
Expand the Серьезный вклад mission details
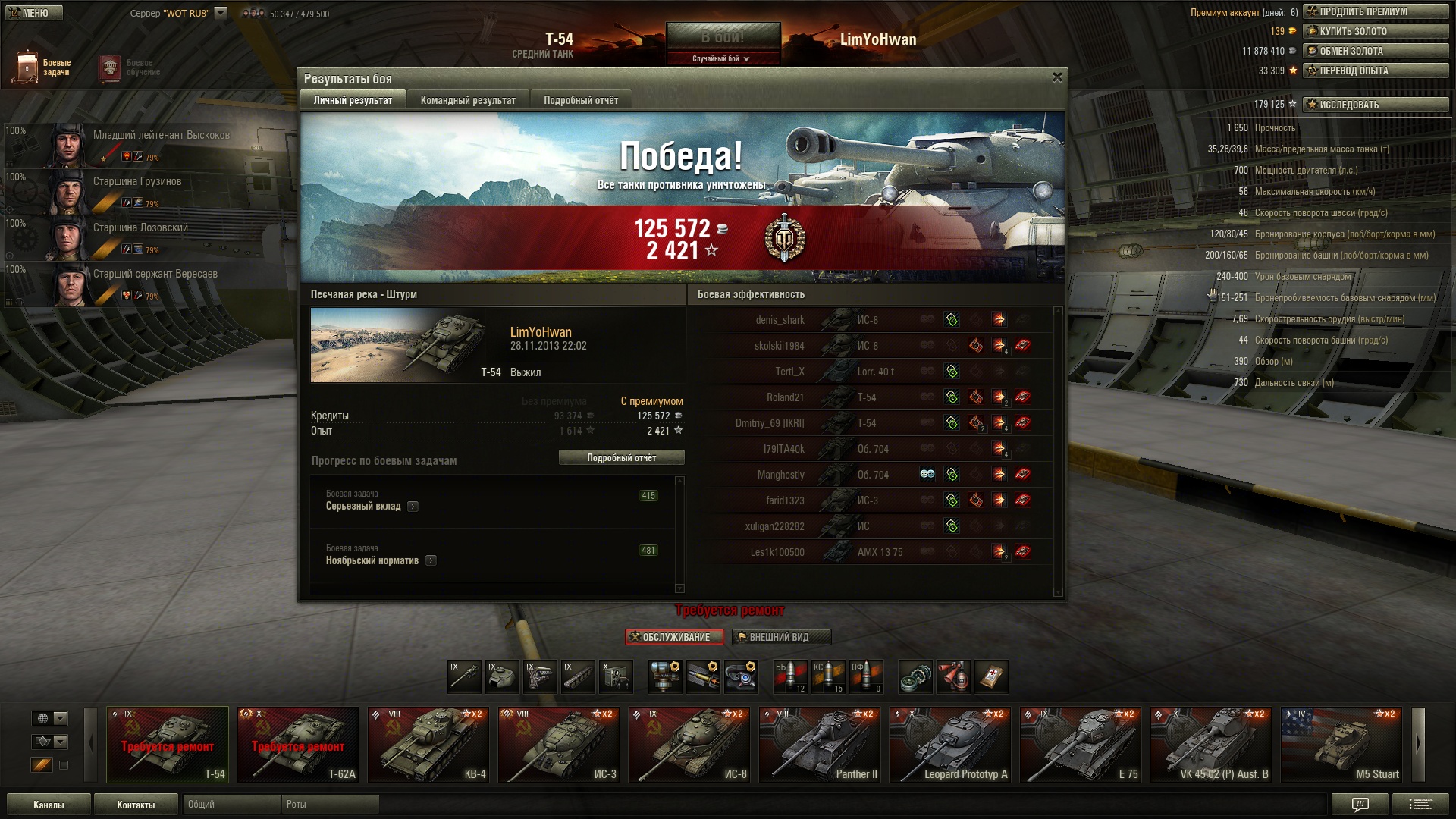tap(413, 507)
